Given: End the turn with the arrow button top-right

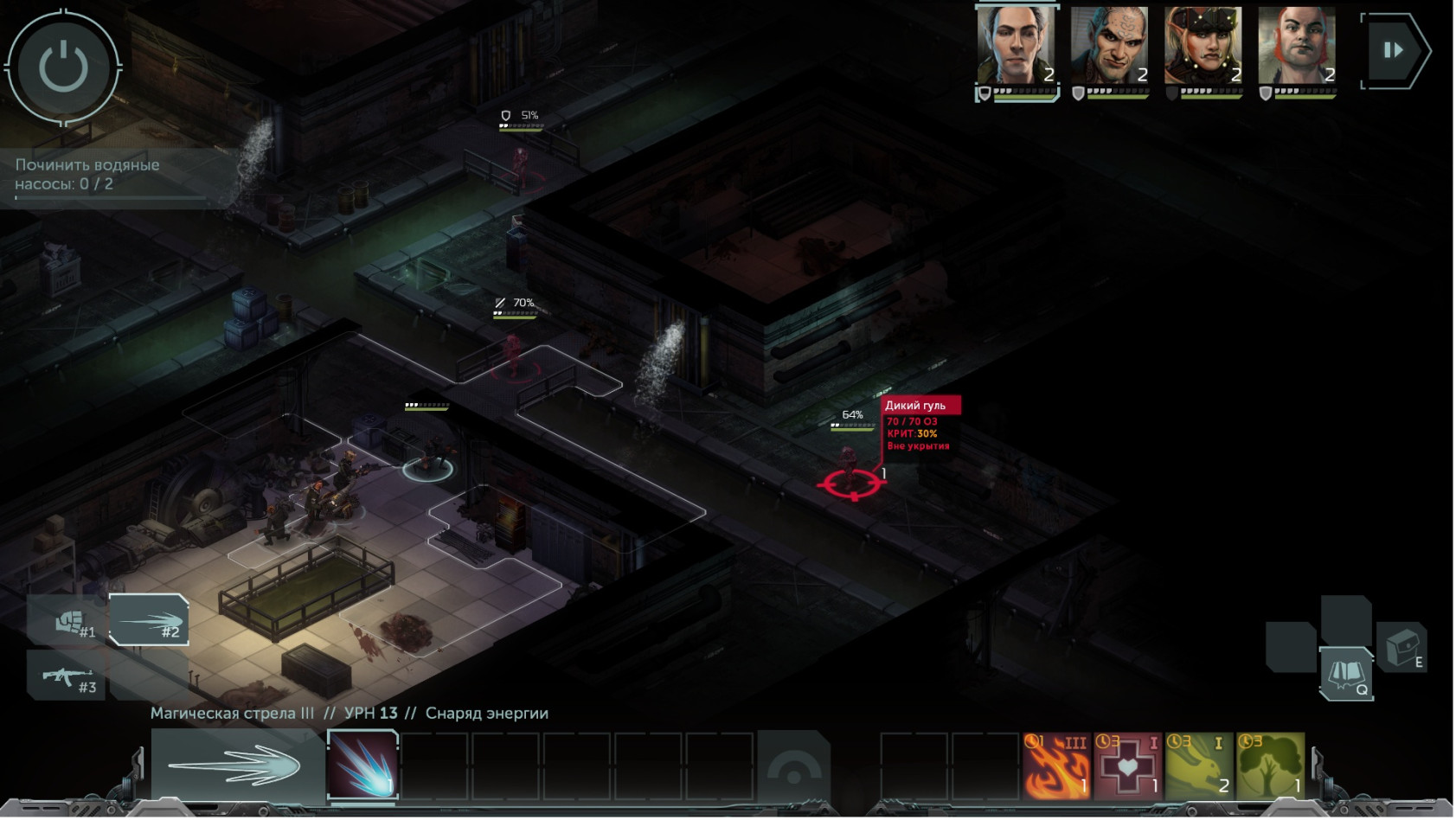Looking at the screenshot, I should (1395, 50).
